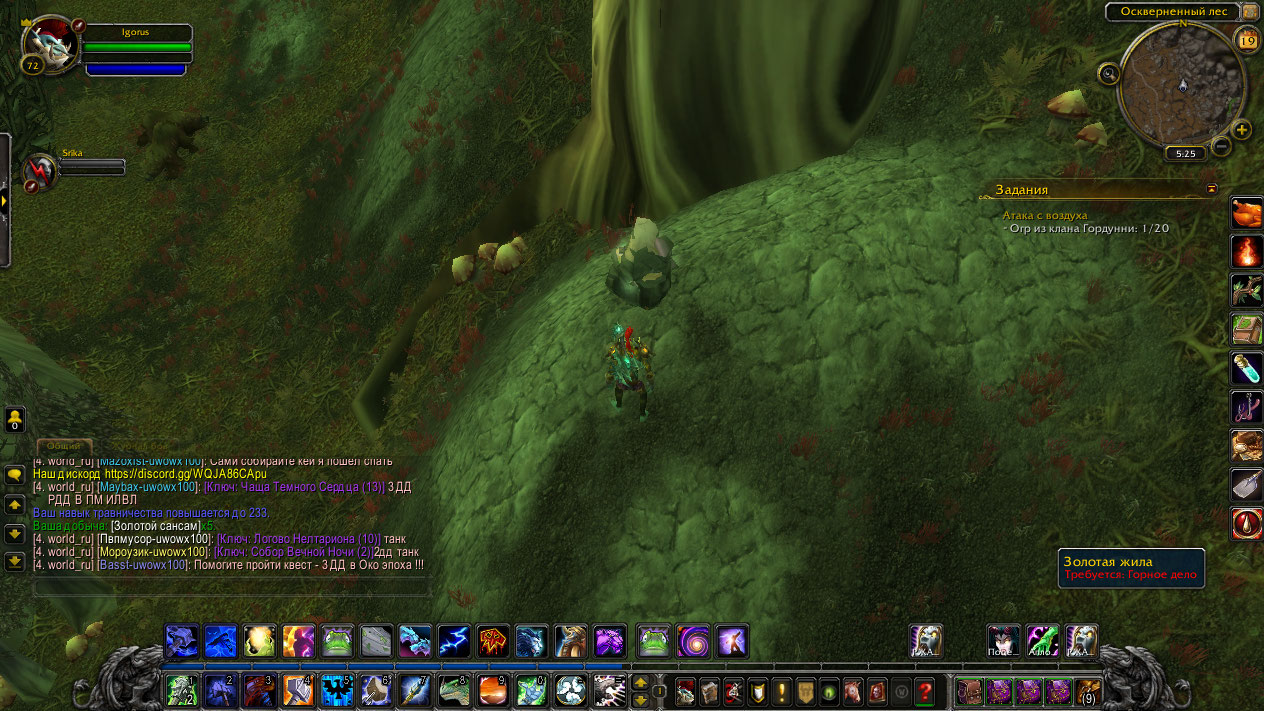Select the Атака с воздуха quest entry
The width and height of the screenshot is (1264, 711).
[1045, 215]
